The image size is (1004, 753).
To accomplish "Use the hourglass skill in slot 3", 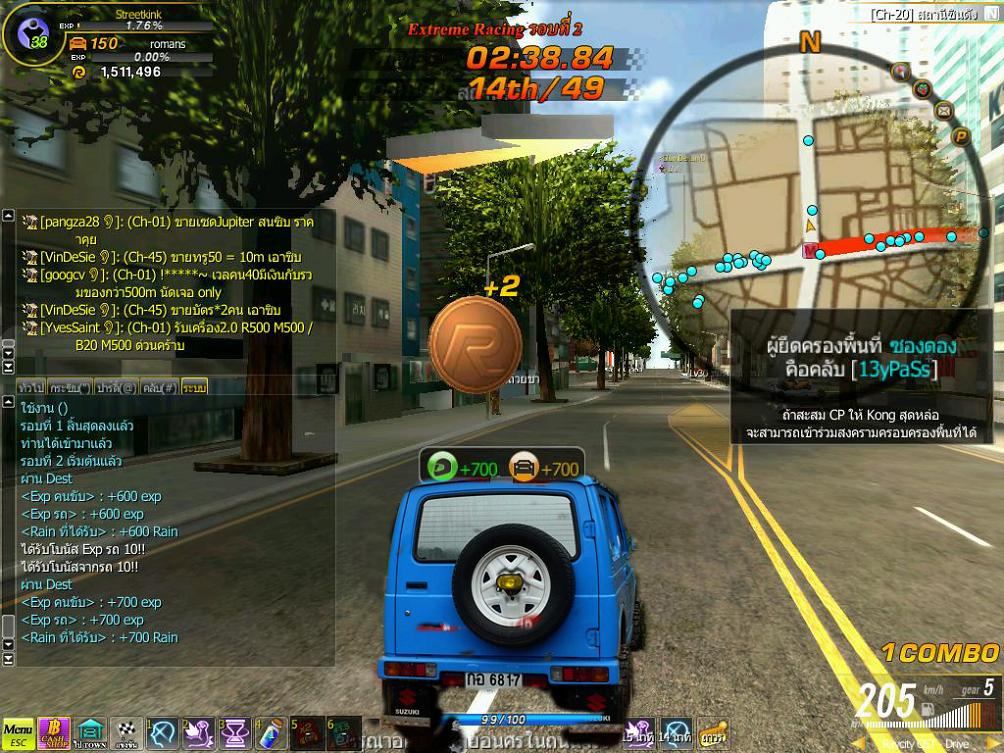I will point(235,734).
